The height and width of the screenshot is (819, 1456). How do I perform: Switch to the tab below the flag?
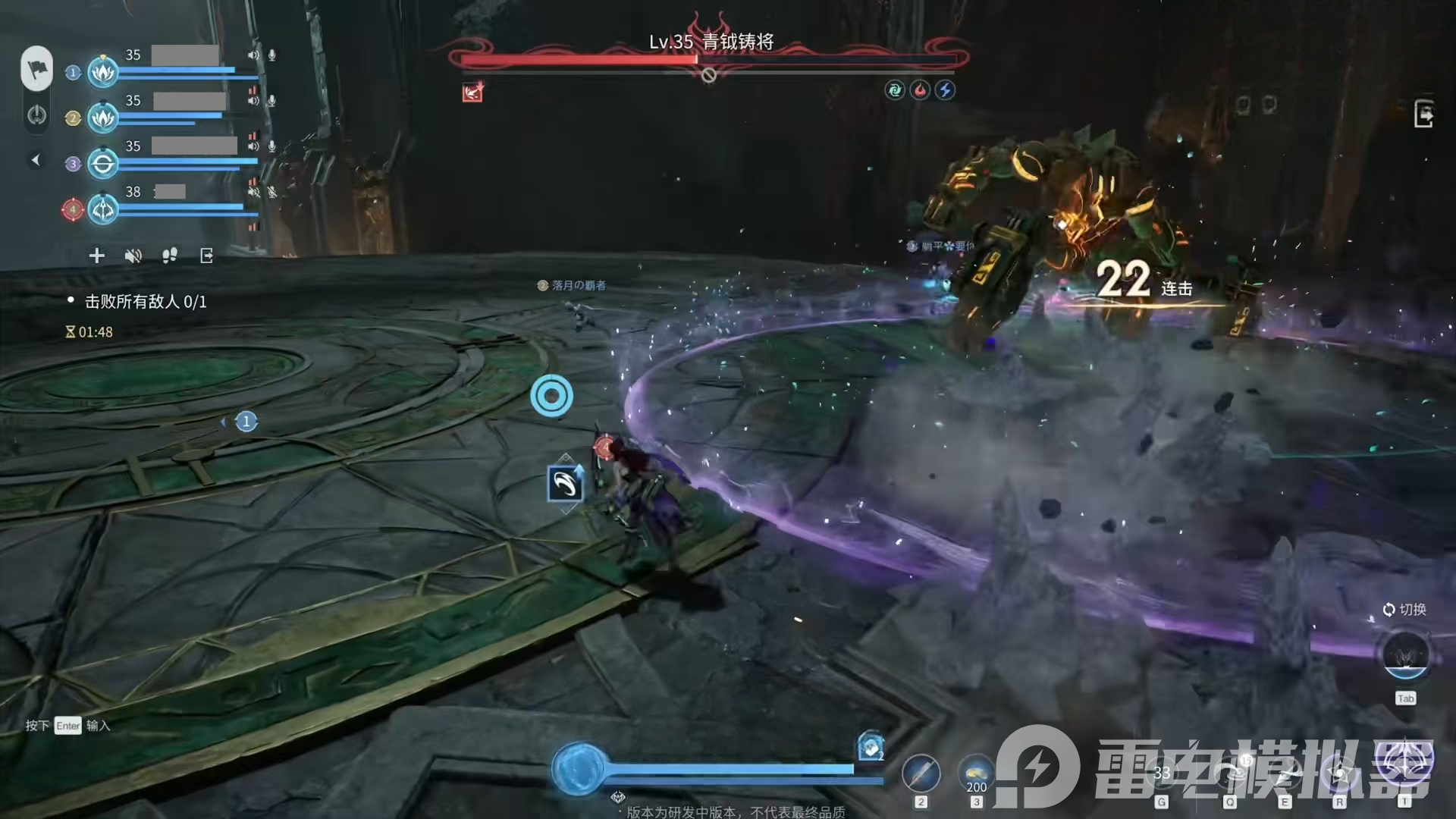click(x=36, y=115)
